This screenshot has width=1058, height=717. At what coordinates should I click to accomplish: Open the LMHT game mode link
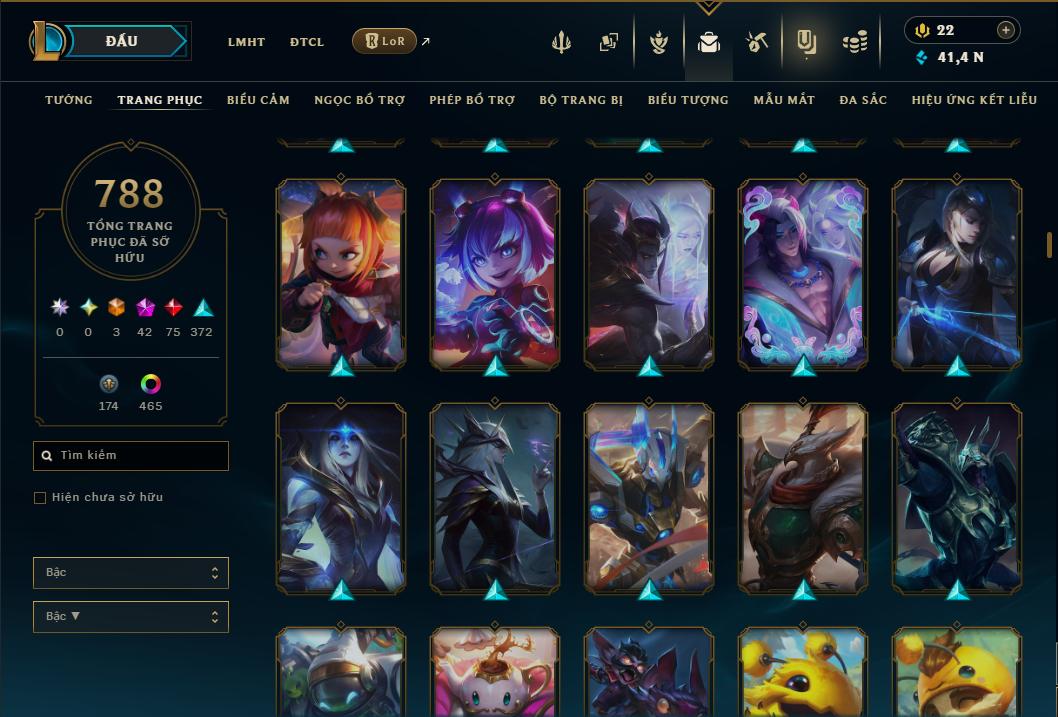[x=246, y=42]
